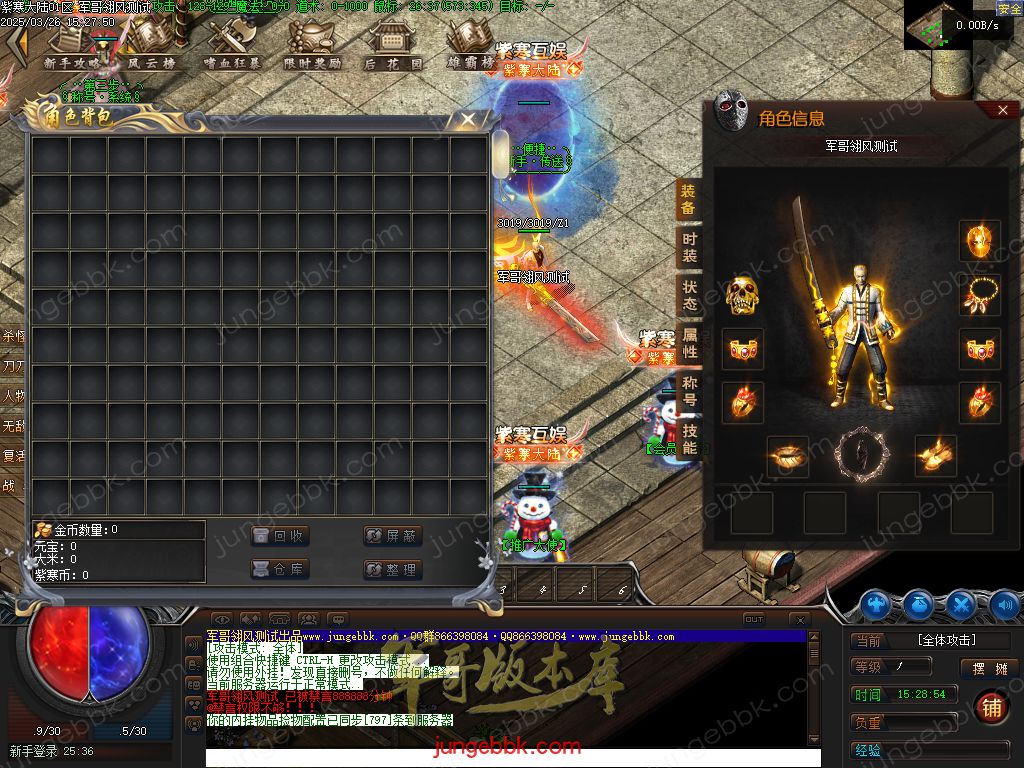Open the round 铺 shop button
This screenshot has height=768, width=1024.
(991, 706)
